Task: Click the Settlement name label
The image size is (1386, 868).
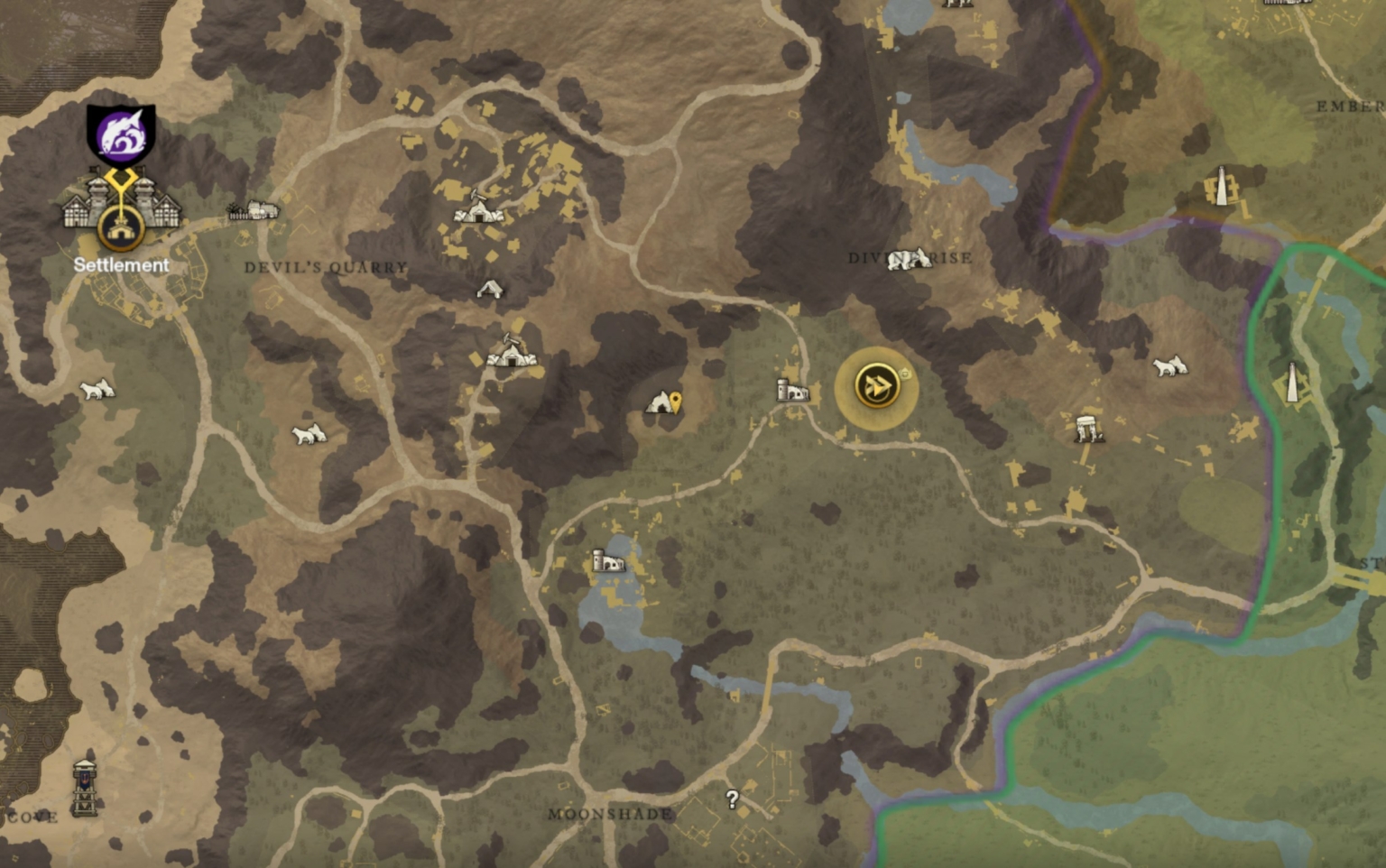Action: [x=121, y=265]
